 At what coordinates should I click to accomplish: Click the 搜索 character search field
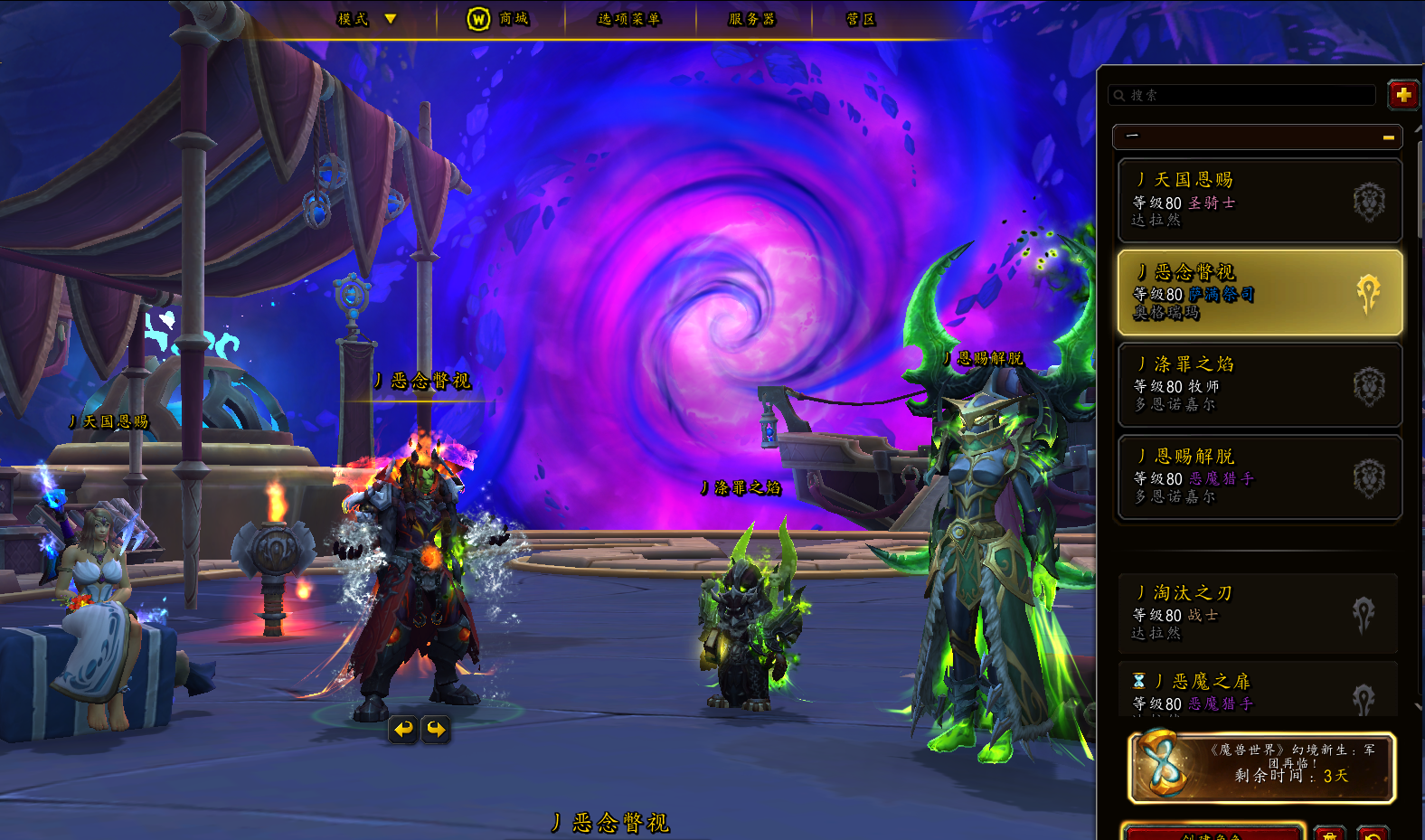point(1243,95)
